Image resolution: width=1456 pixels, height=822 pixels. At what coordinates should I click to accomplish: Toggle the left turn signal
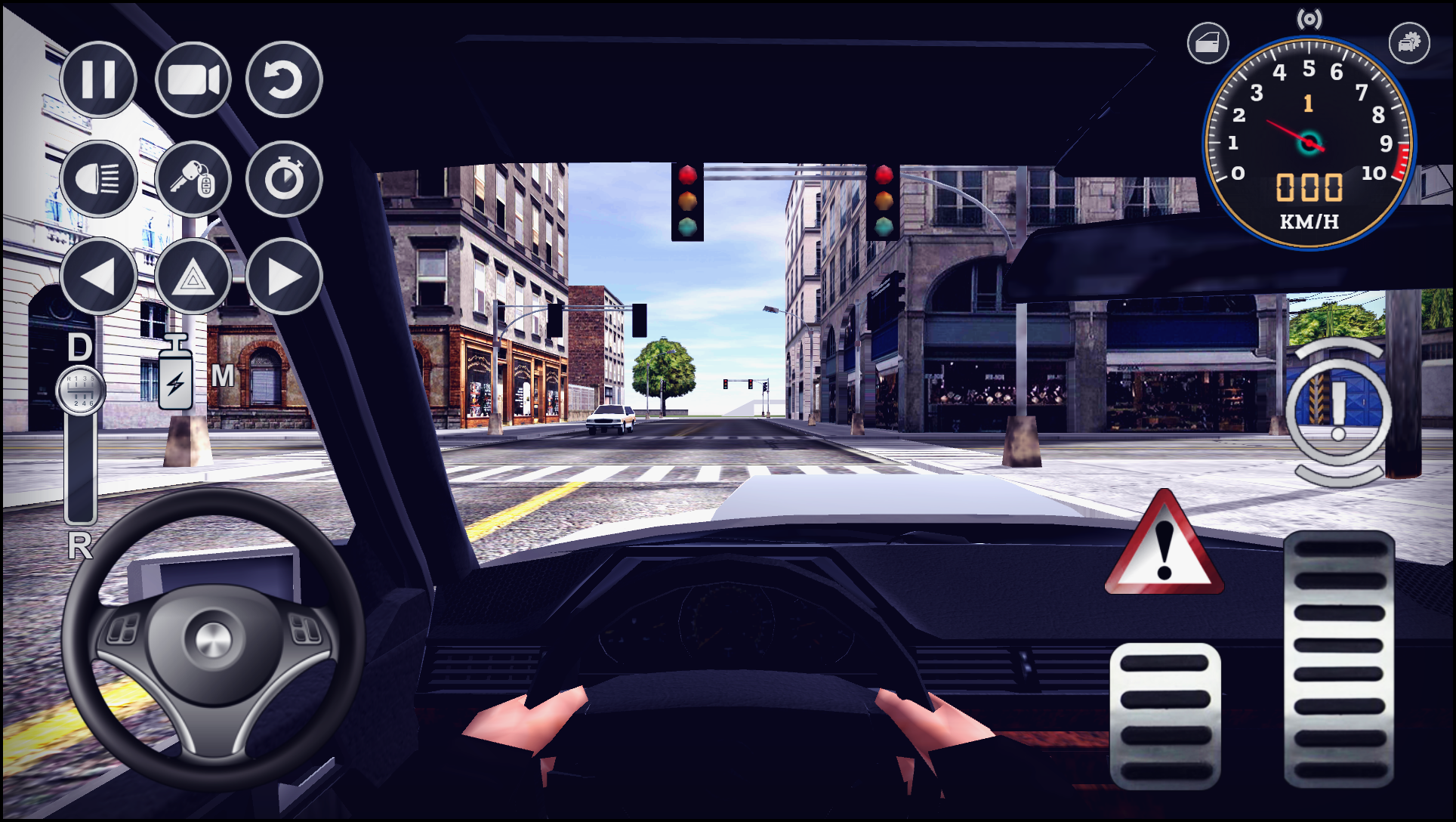[99, 277]
